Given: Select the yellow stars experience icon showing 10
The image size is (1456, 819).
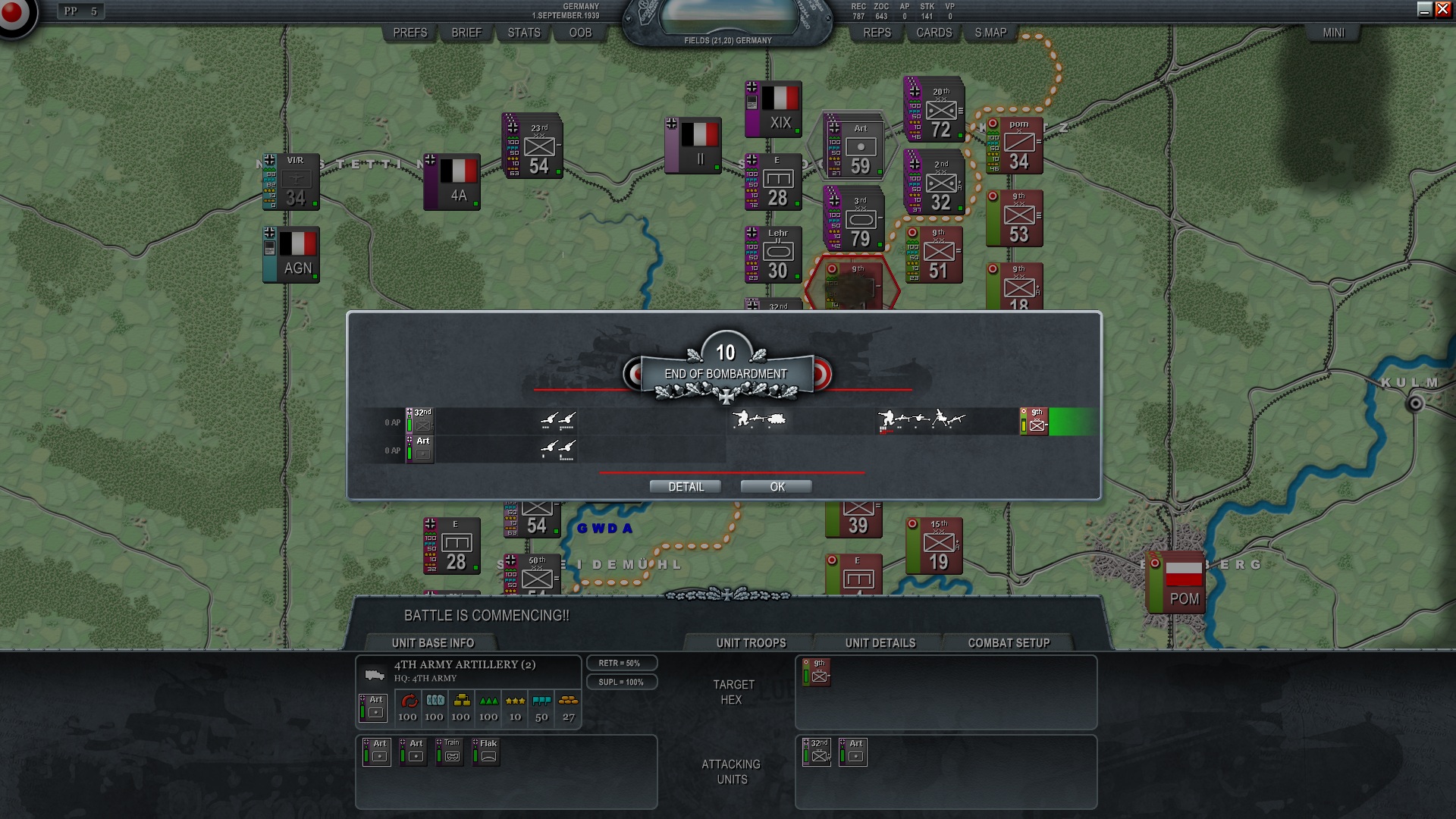Looking at the screenshot, I should 514,703.
